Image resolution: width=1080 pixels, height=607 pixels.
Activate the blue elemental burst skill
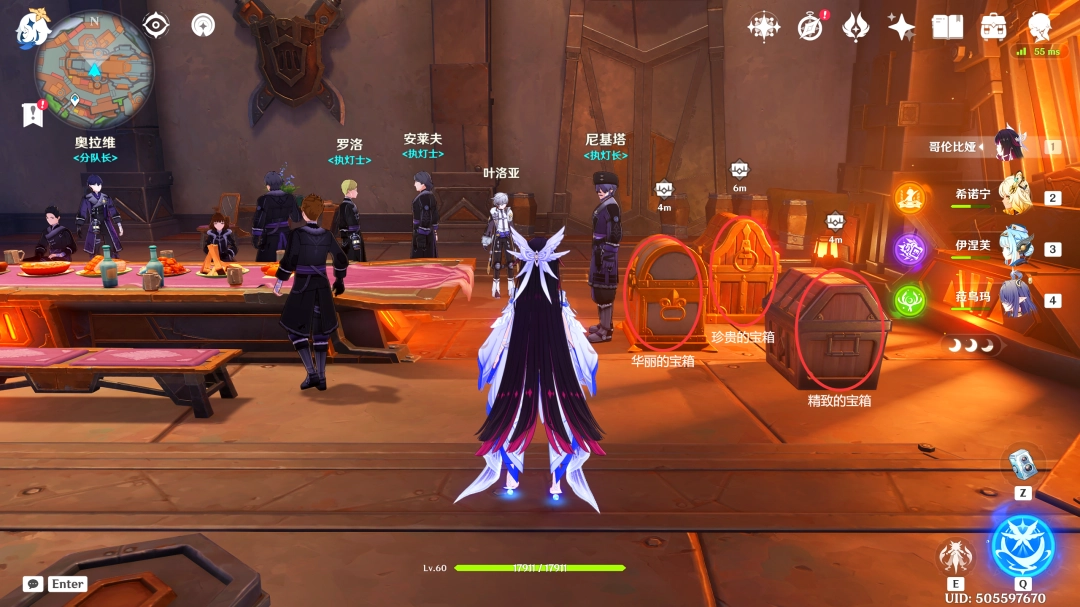pyautogui.click(x=1022, y=546)
